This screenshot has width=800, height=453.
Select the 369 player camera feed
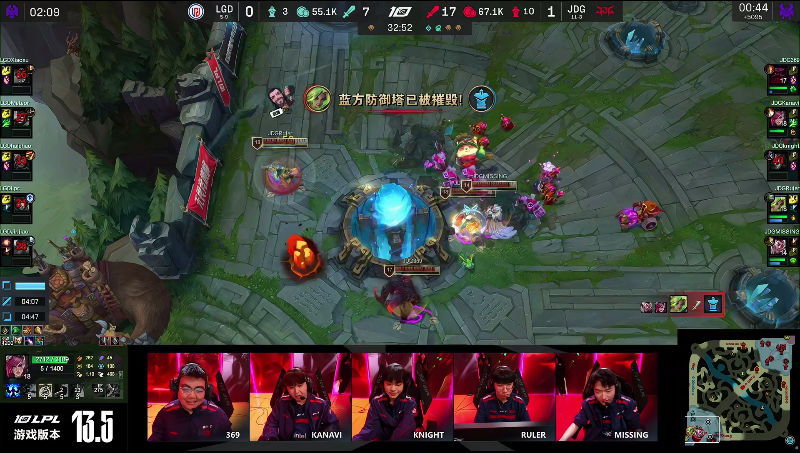coord(198,396)
